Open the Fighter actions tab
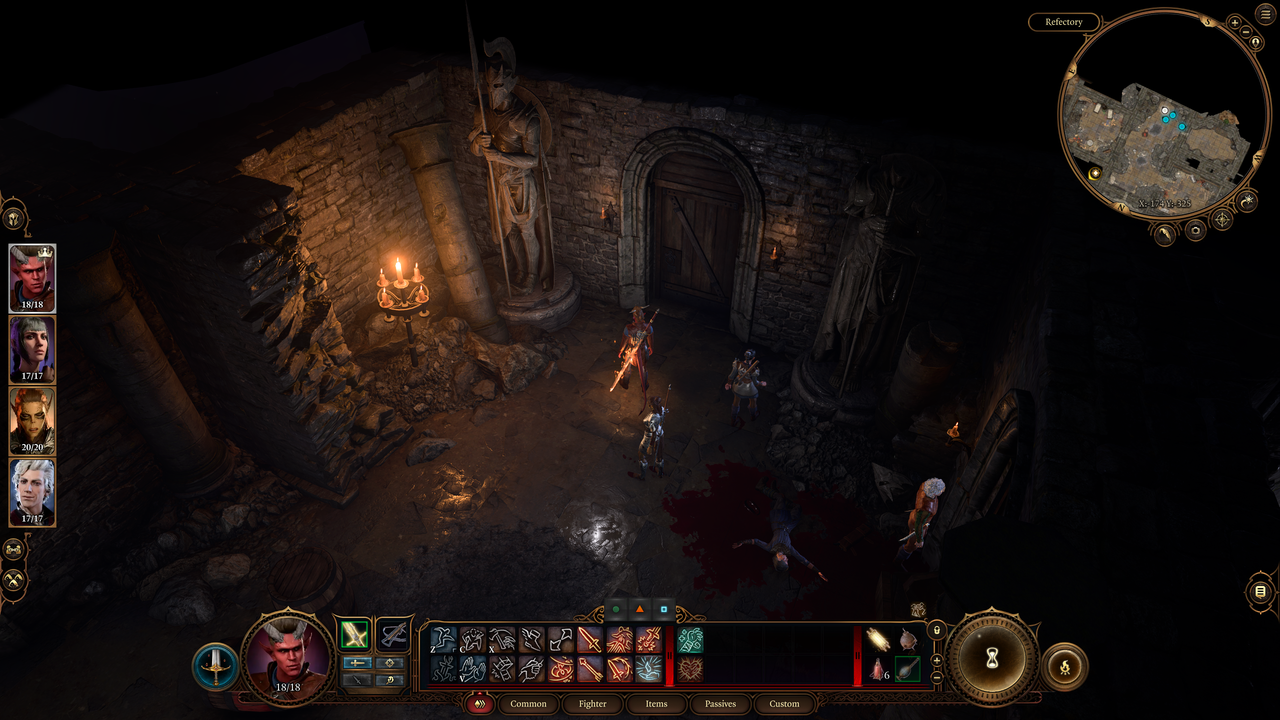Viewport: 1280px width, 720px height. click(x=592, y=704)
